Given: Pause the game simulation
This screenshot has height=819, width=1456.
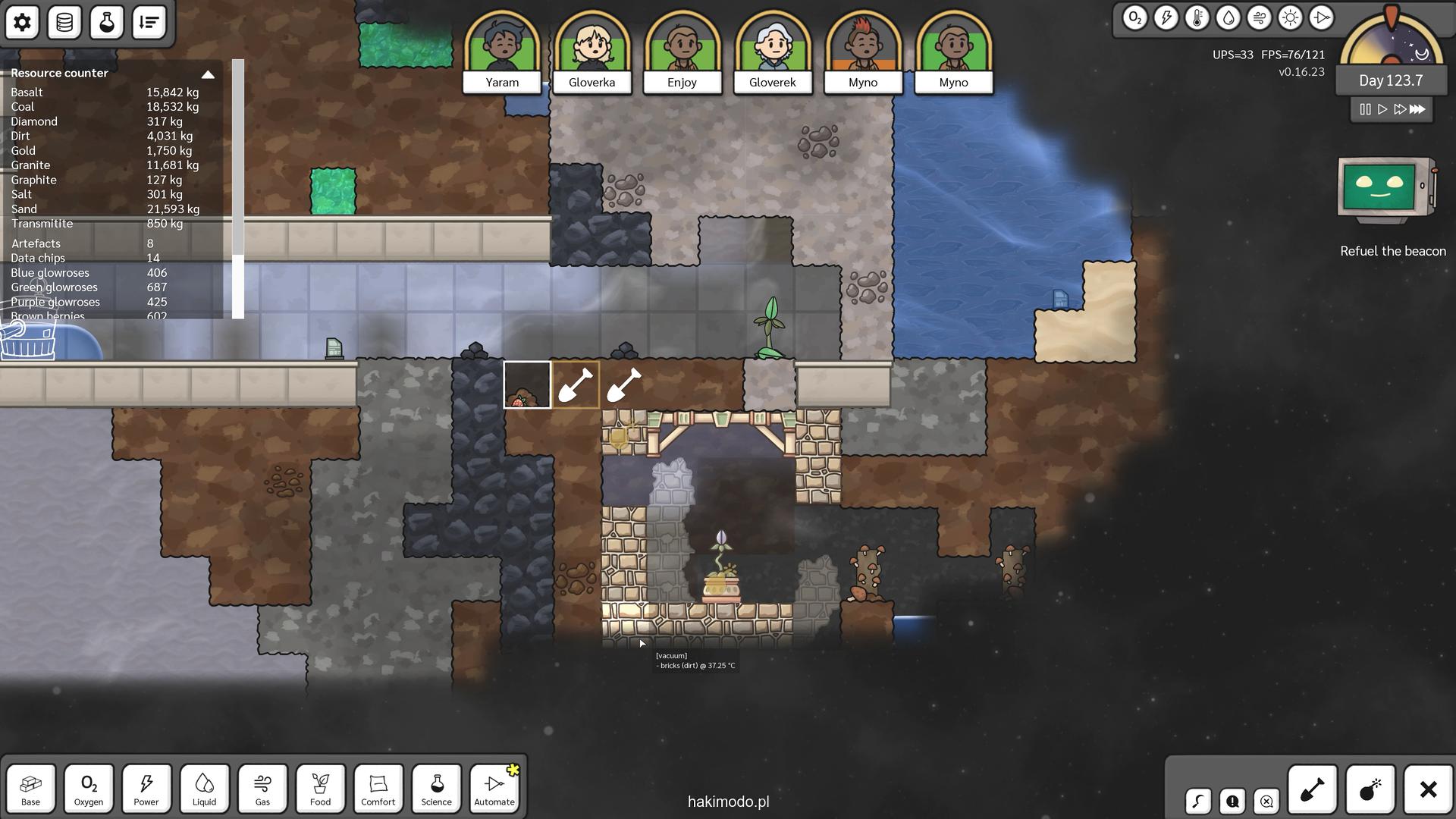Looking at the screenshot, I should 1365,109.
